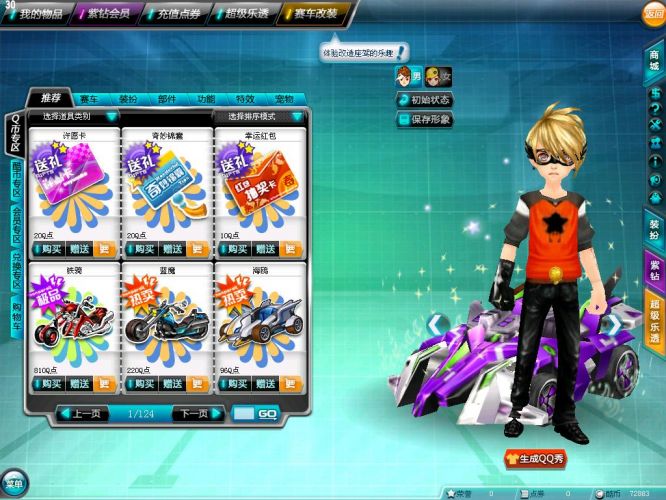Show the 宠物 pets category tab
Screen dimensions: 666x500
pyautogui.click(x=284, y=100)
